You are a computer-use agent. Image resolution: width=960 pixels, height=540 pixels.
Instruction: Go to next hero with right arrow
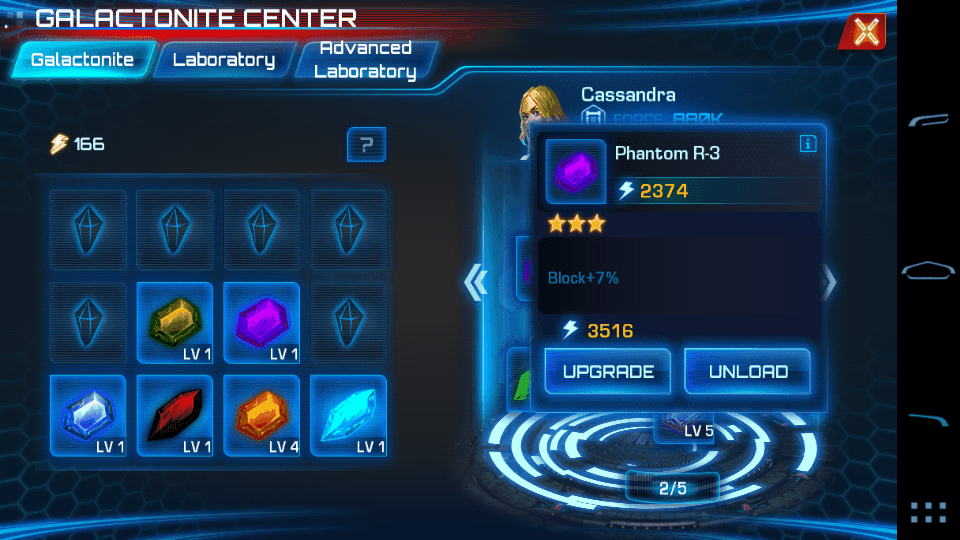click(829, 283)
